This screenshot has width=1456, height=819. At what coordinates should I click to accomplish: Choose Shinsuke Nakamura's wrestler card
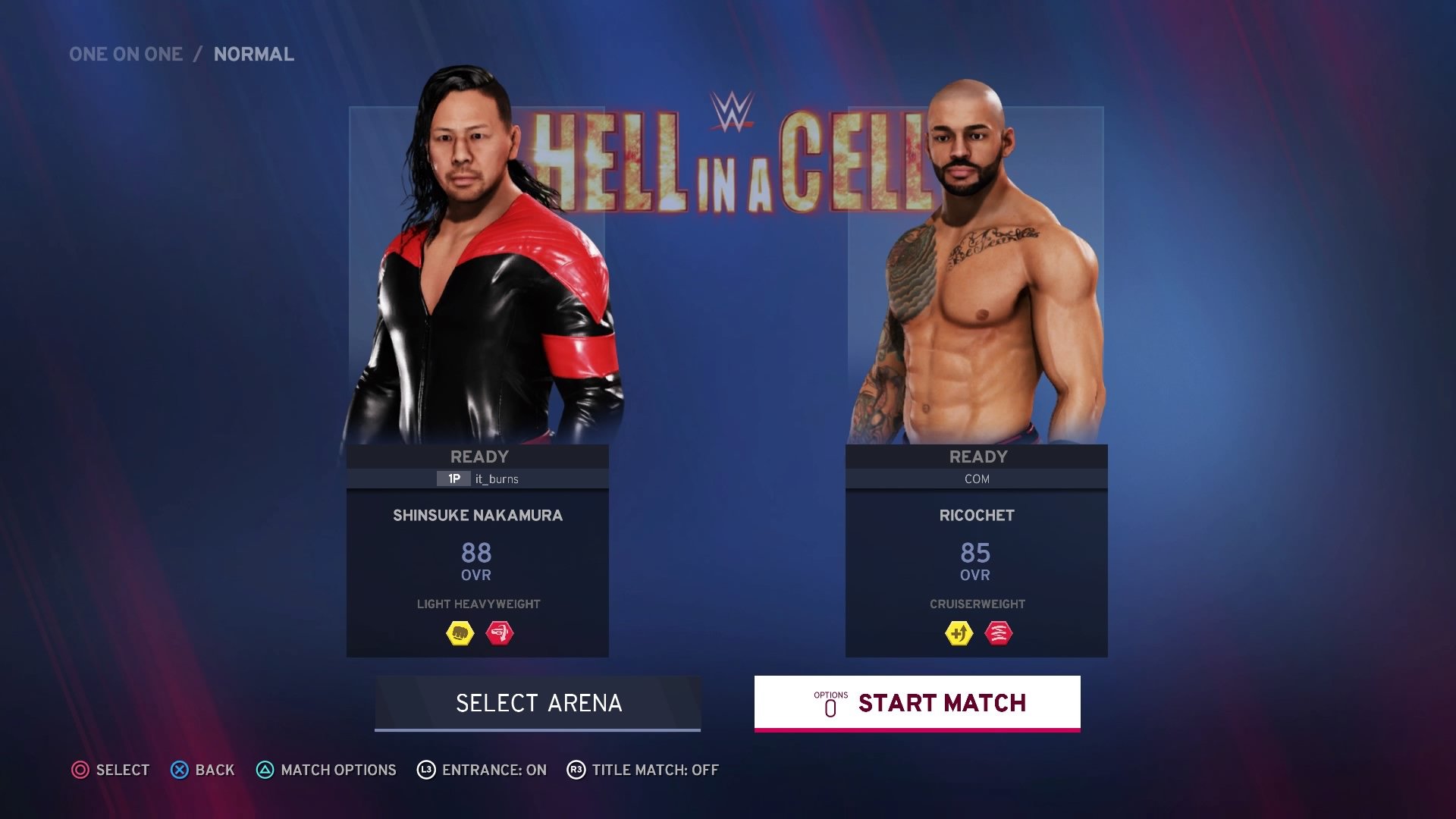[477, 550]
